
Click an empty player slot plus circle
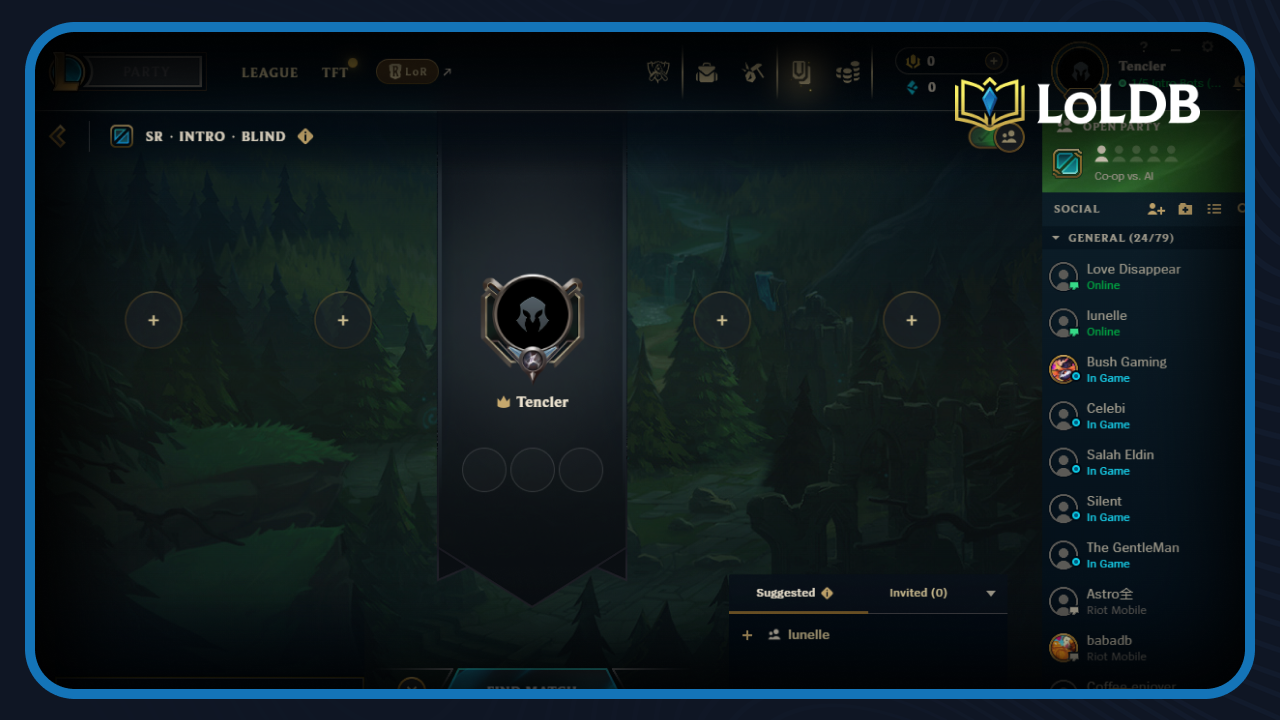(x=153, y=320)
